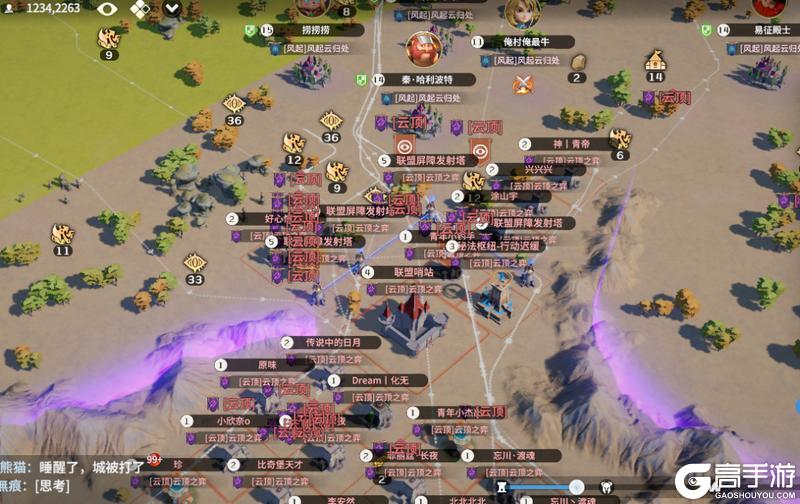
Task: Select the player city labeled Dream丨化无
Action: pos(380,381)
